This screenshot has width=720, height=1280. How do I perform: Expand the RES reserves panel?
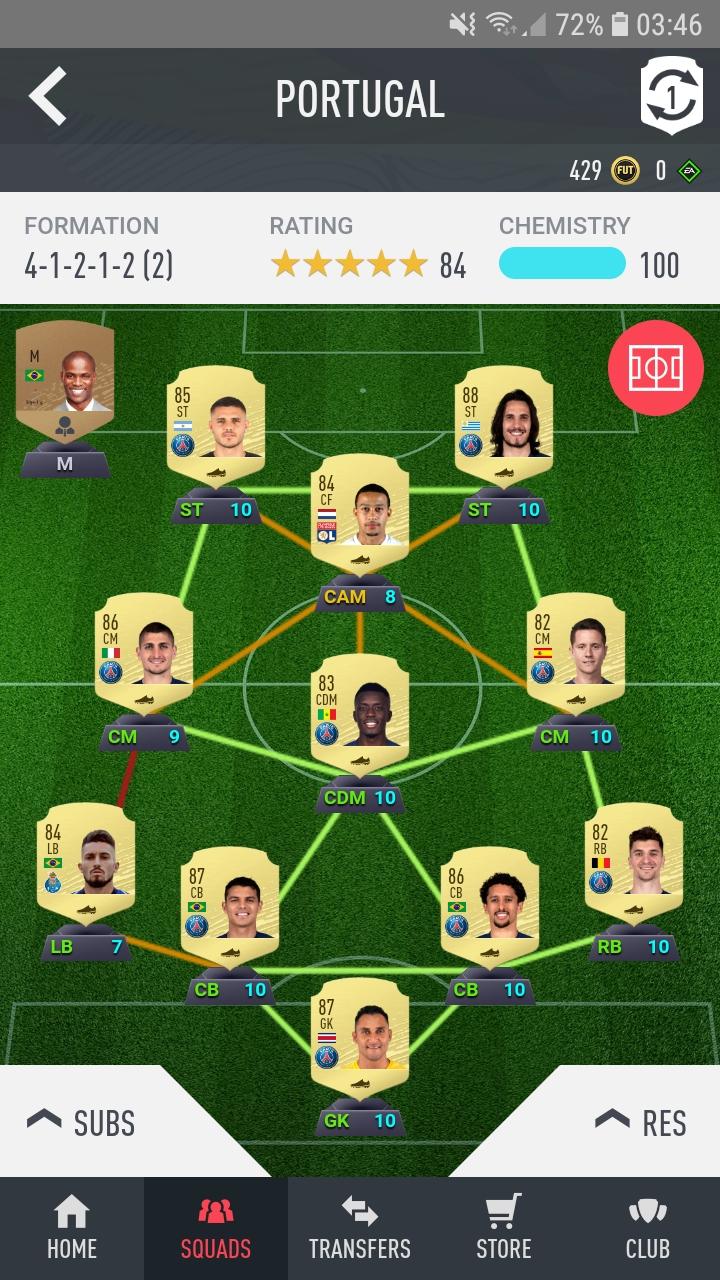pyautogui.click(x=641, y=1122)
